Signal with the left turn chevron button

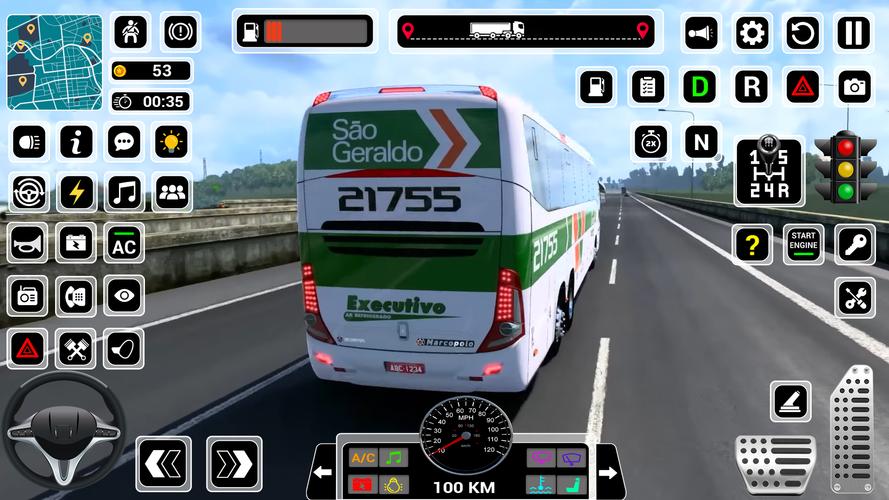(x=163, y=463)
